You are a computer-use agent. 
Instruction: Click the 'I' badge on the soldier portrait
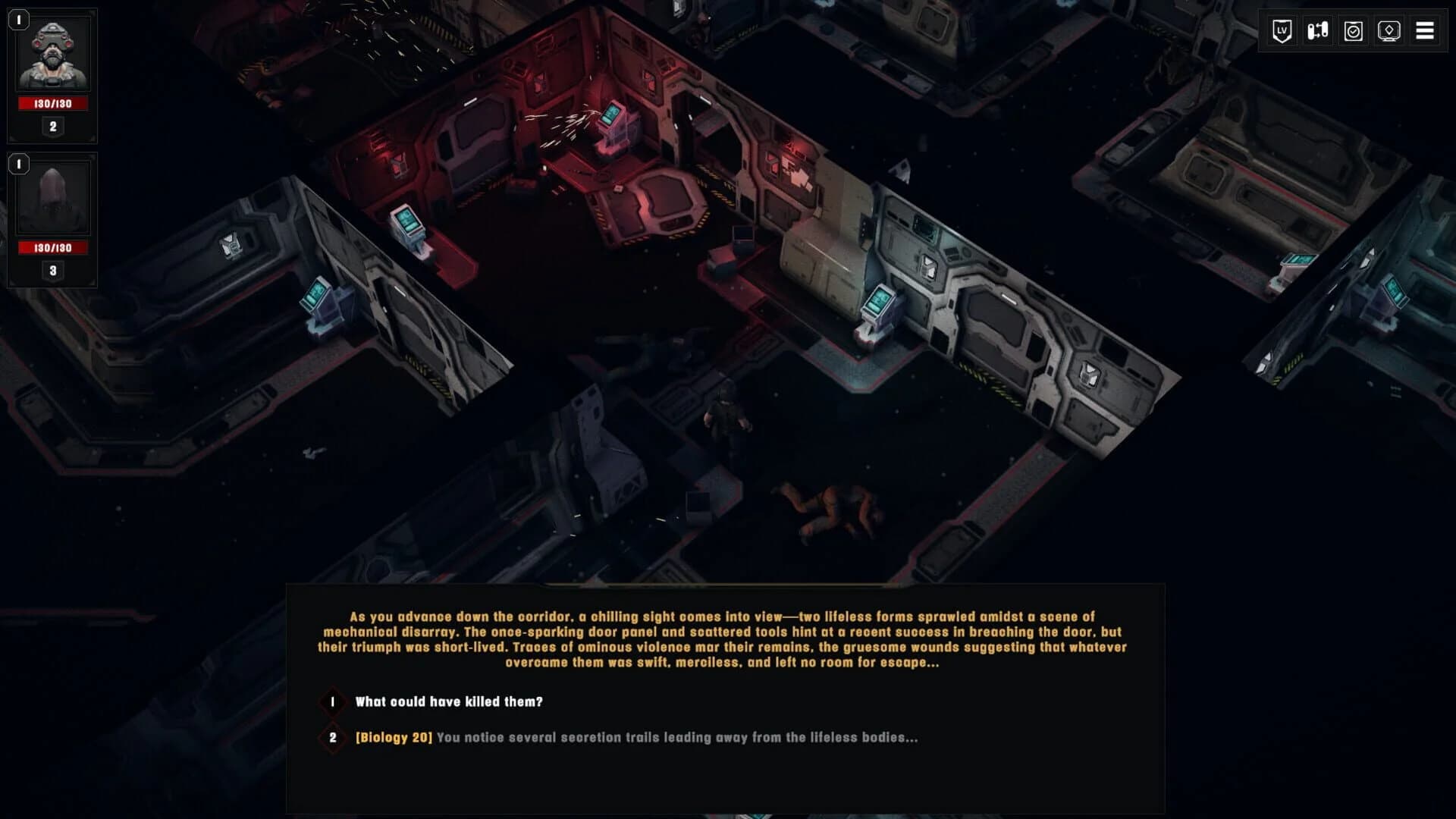point(17,20)
